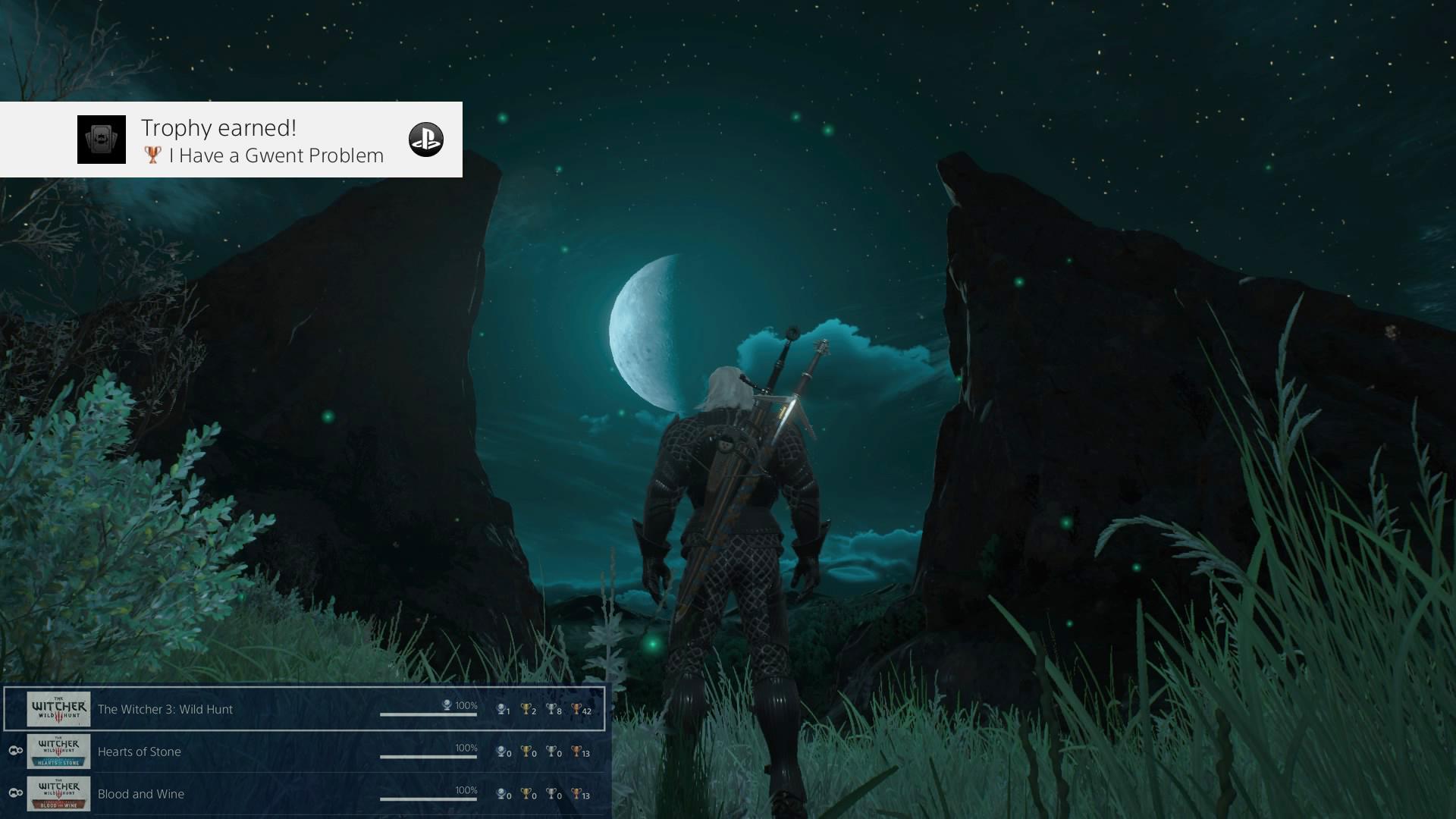The image size is (1456, 819).
Task: Click the platinum trophy icon beside the 100% label
Action: click(x=447, y=706)
